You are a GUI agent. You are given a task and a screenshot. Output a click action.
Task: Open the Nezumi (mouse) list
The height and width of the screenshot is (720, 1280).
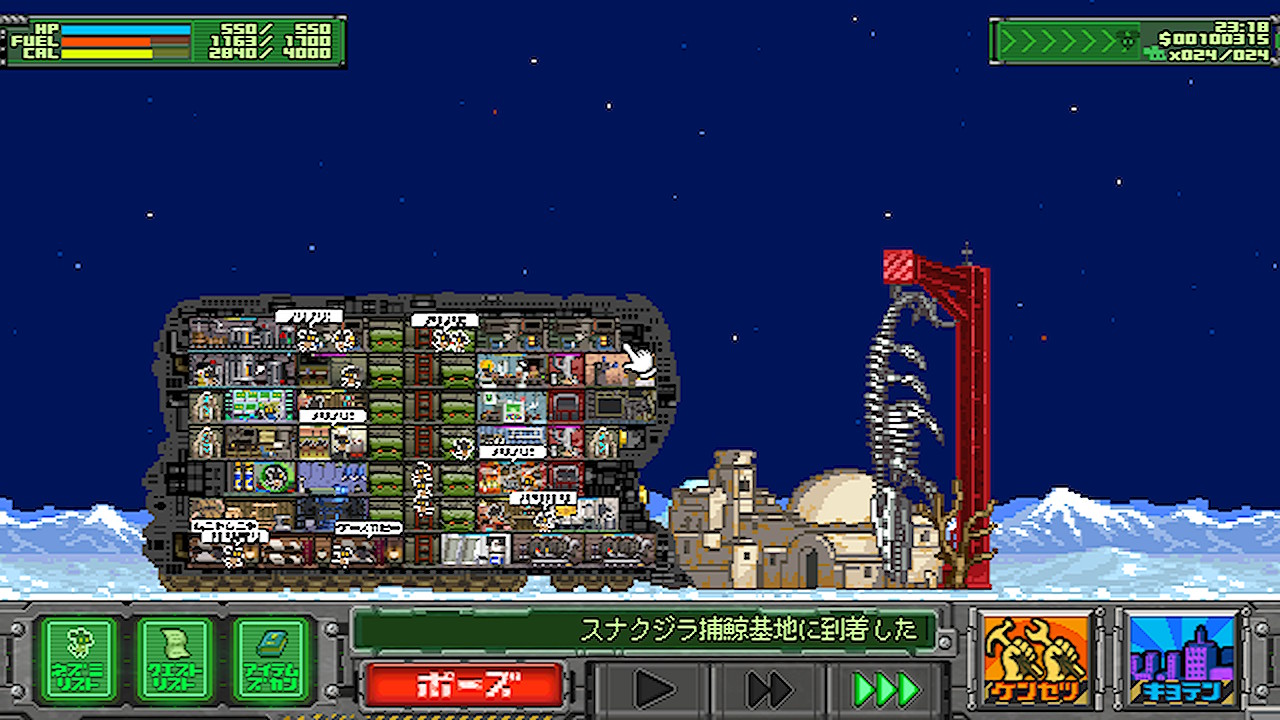pos(78,659)
